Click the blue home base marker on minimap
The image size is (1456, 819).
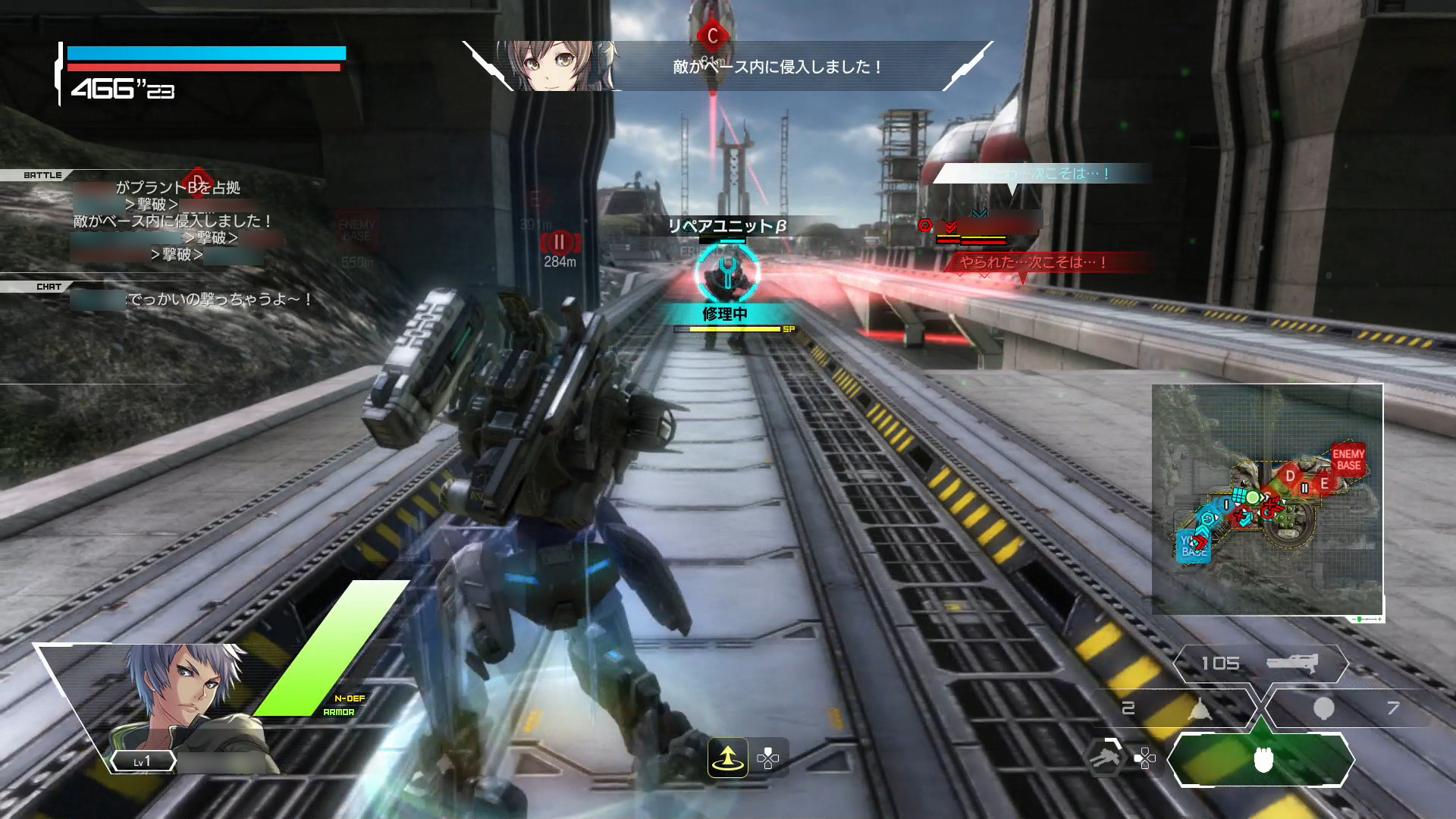(1193, 546)
